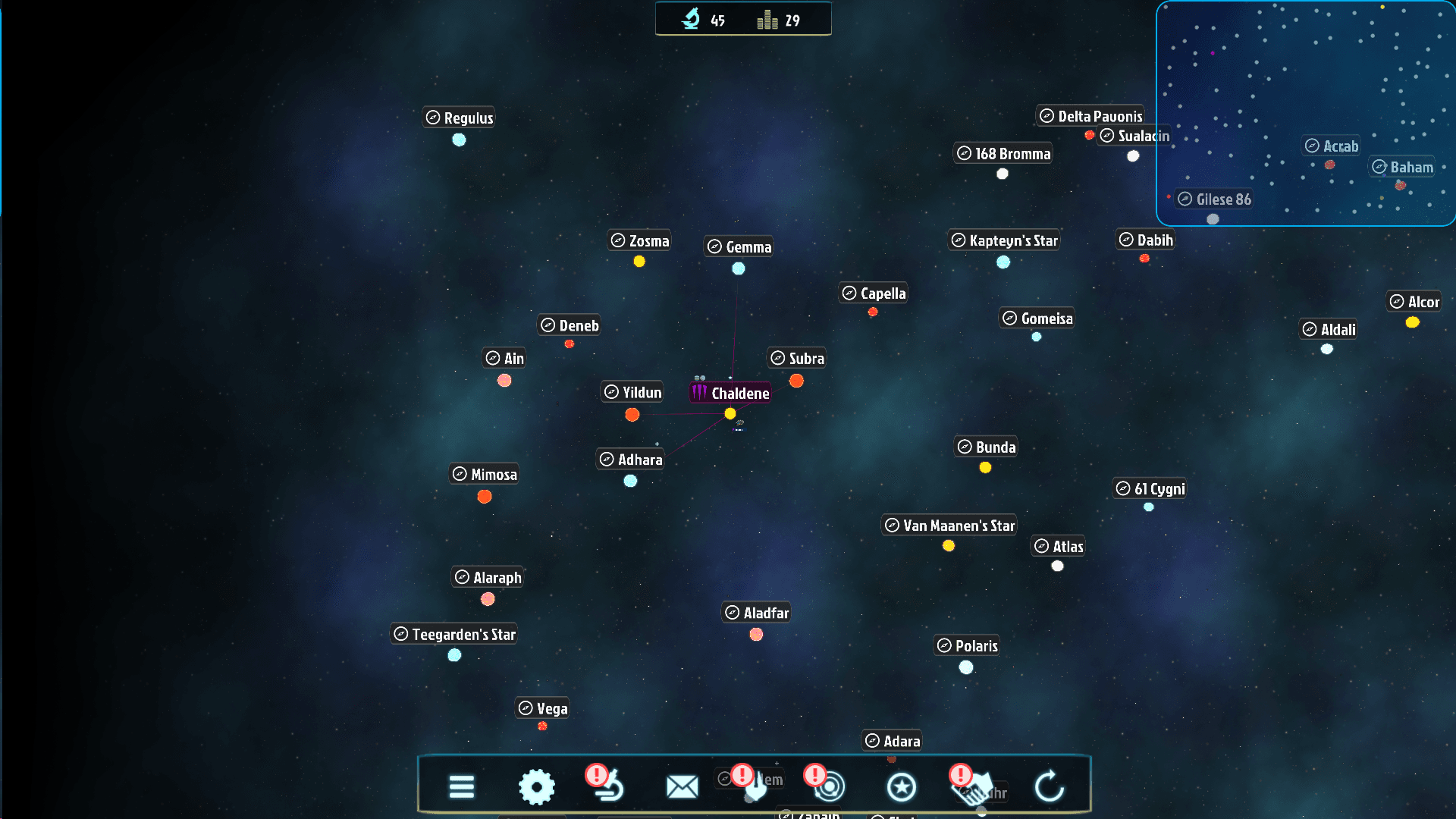Viewport: 1456px width, 819px height.
Task: Pick the Van Maanen's Star label
Action: pos(949,526)
